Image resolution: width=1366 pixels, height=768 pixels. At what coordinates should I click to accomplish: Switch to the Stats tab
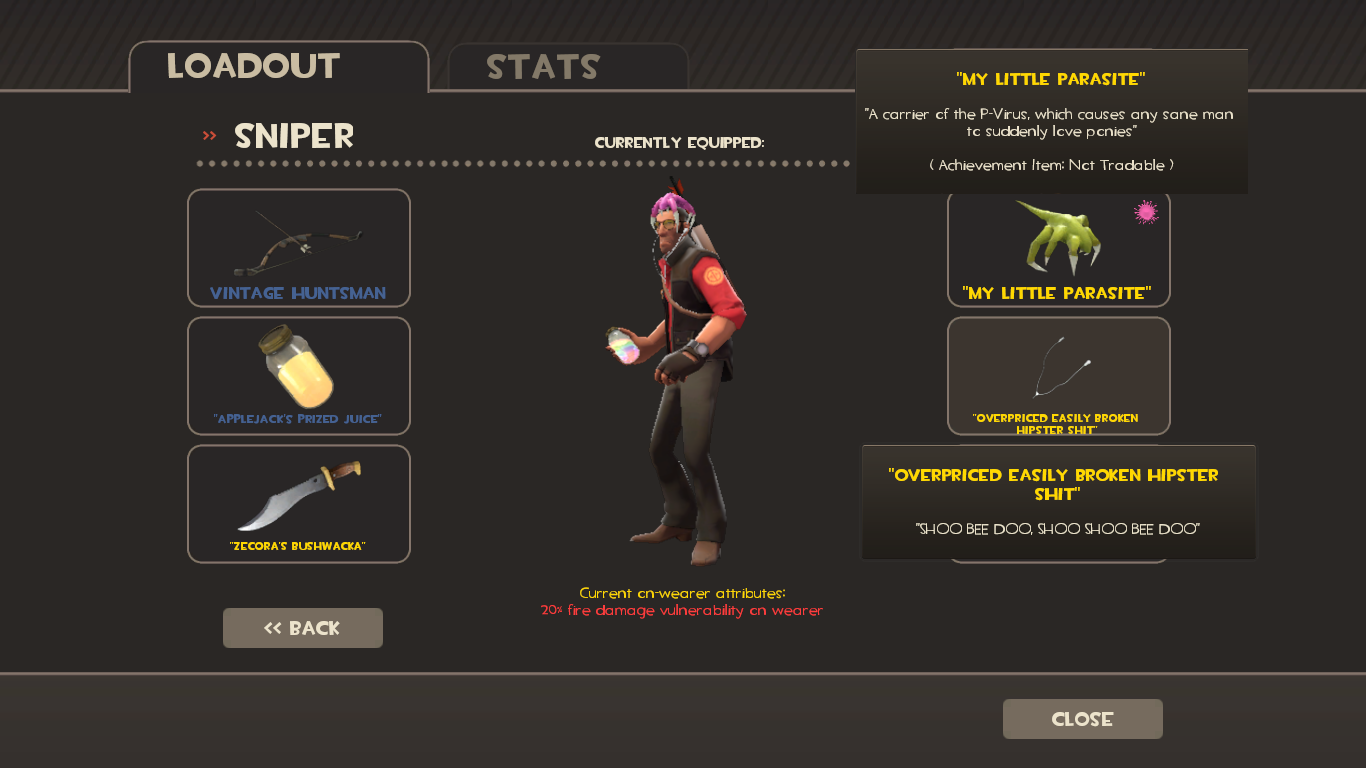pos(567,67)
